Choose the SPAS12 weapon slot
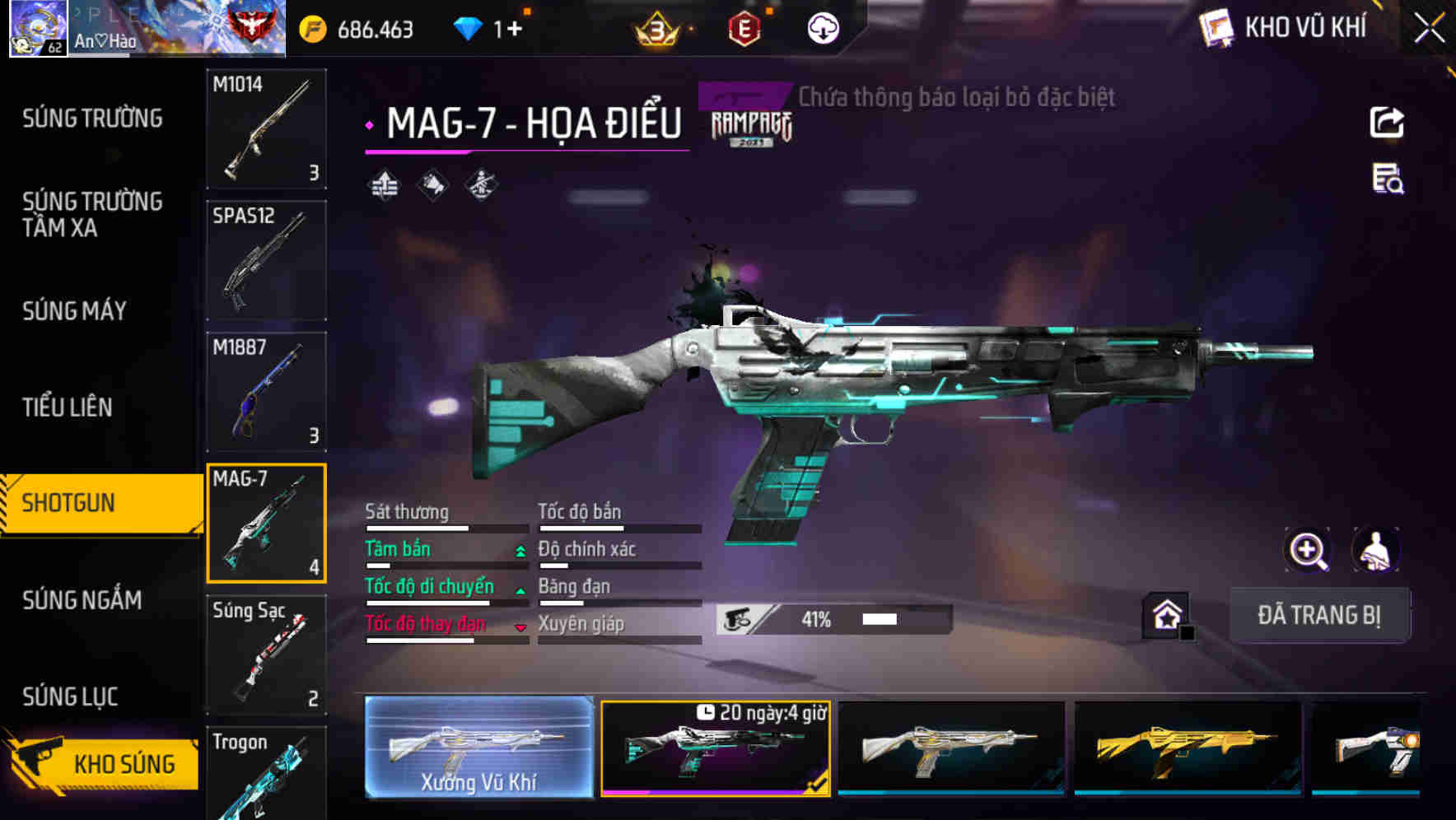This screenshot has height=820, width=1456. [266, 260]
